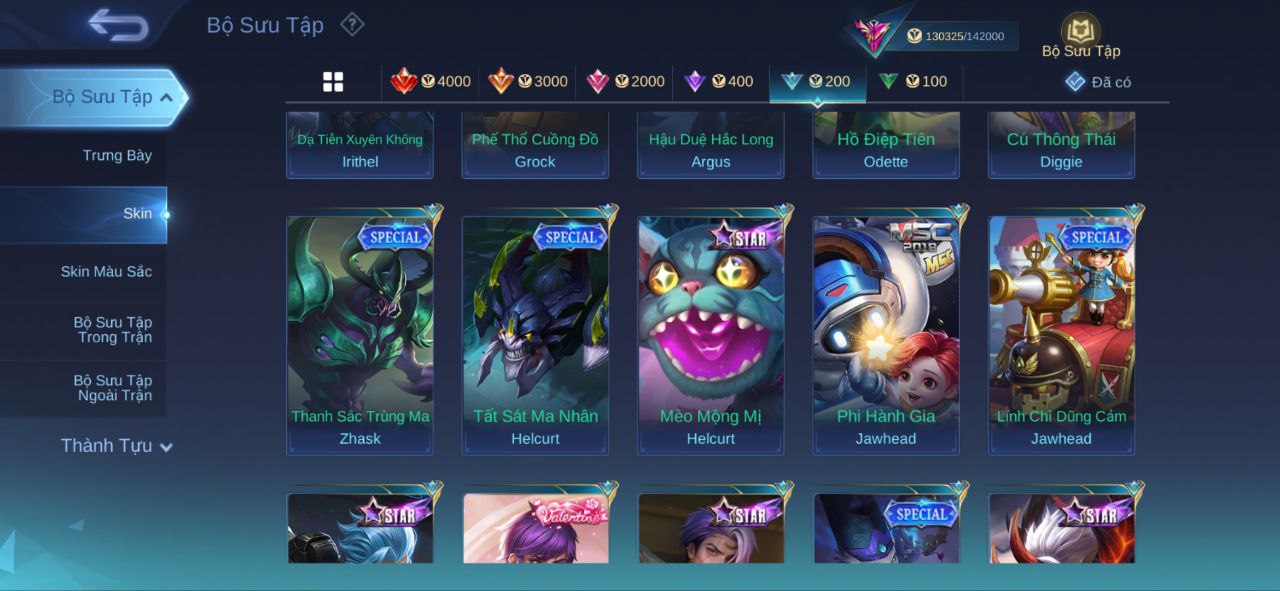Screen dimensions: 1280x591
Task: Switch to the 2000 points tier tab
Action: (x=625, y=81)
